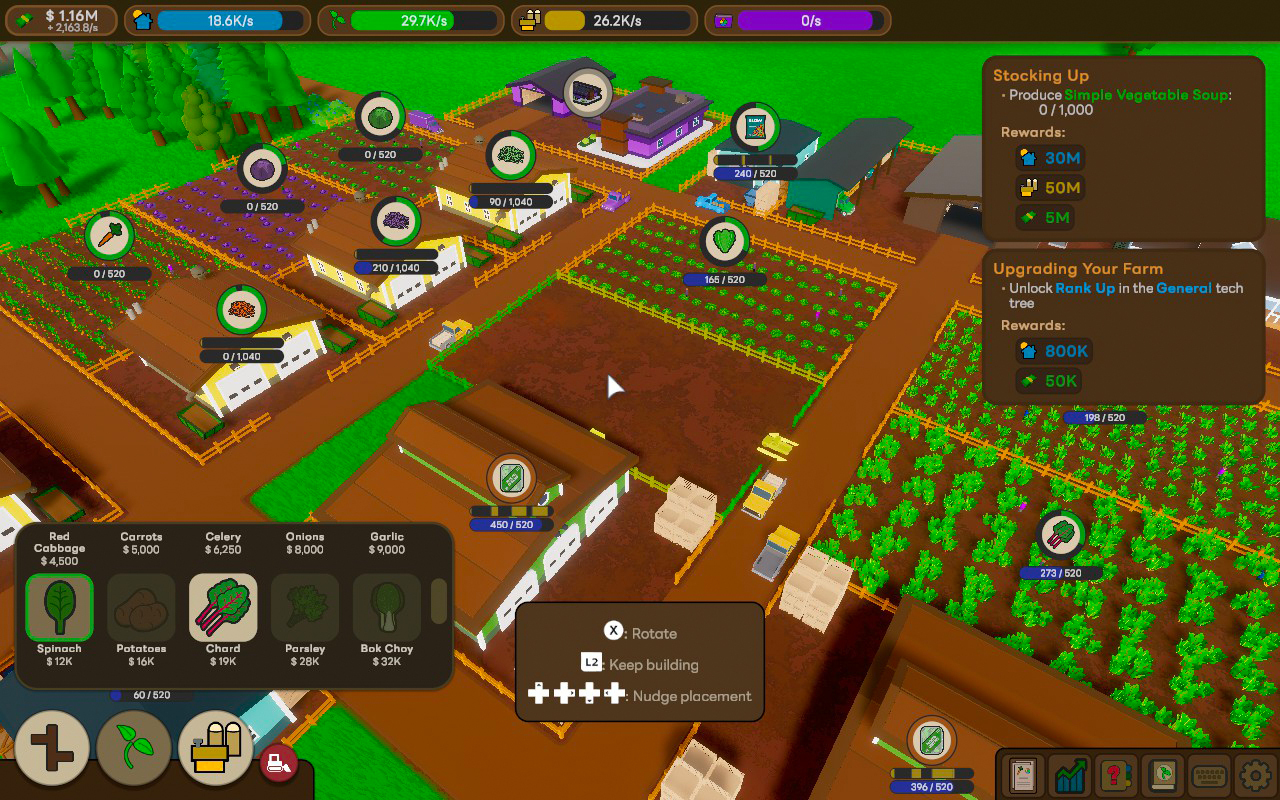This screenshot has height=800, width=1280.
Task: Open the settings gear menu
Action: coord(1256,775)
